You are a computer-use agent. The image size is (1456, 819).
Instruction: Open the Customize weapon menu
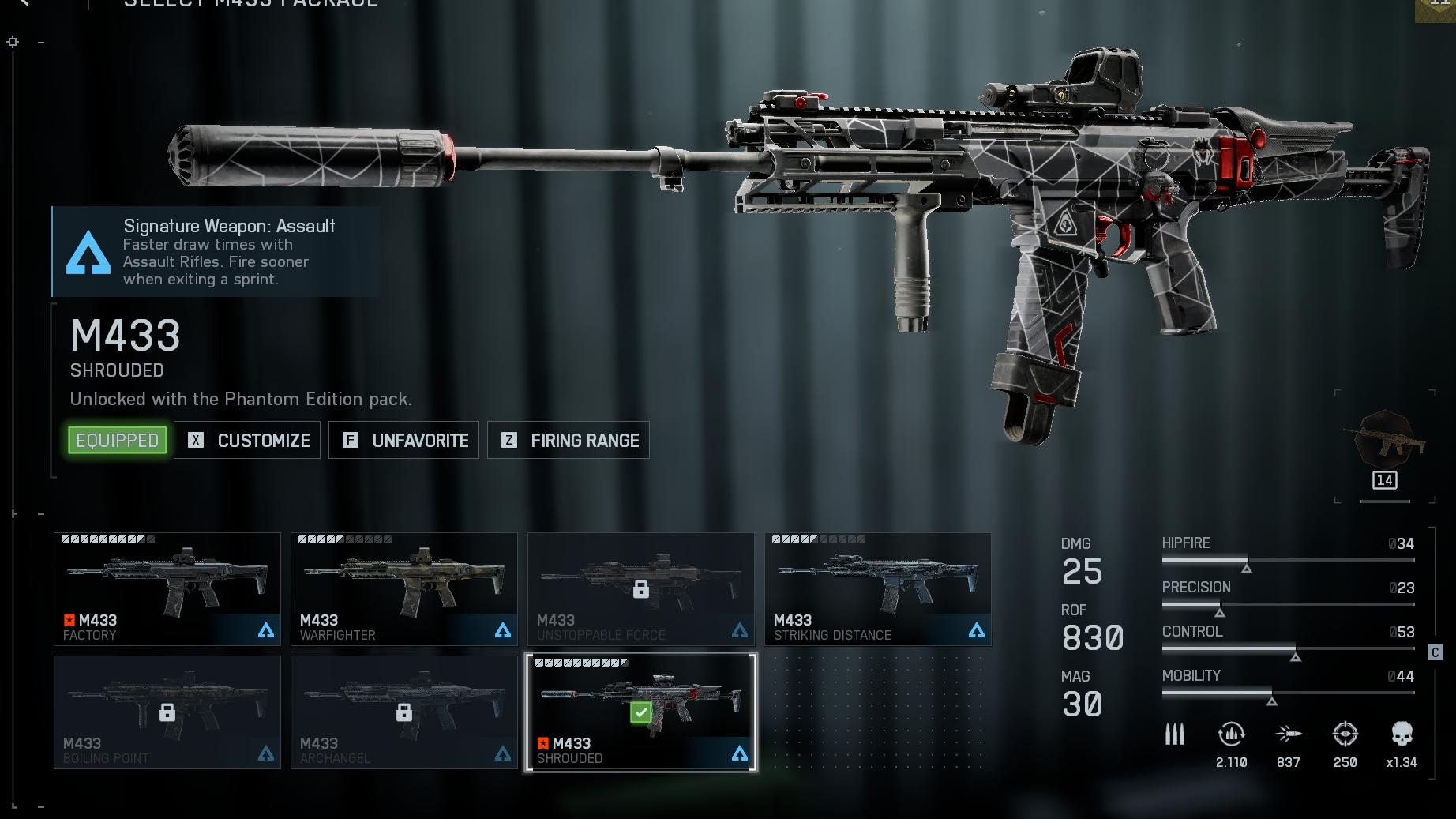coord(247,441)
